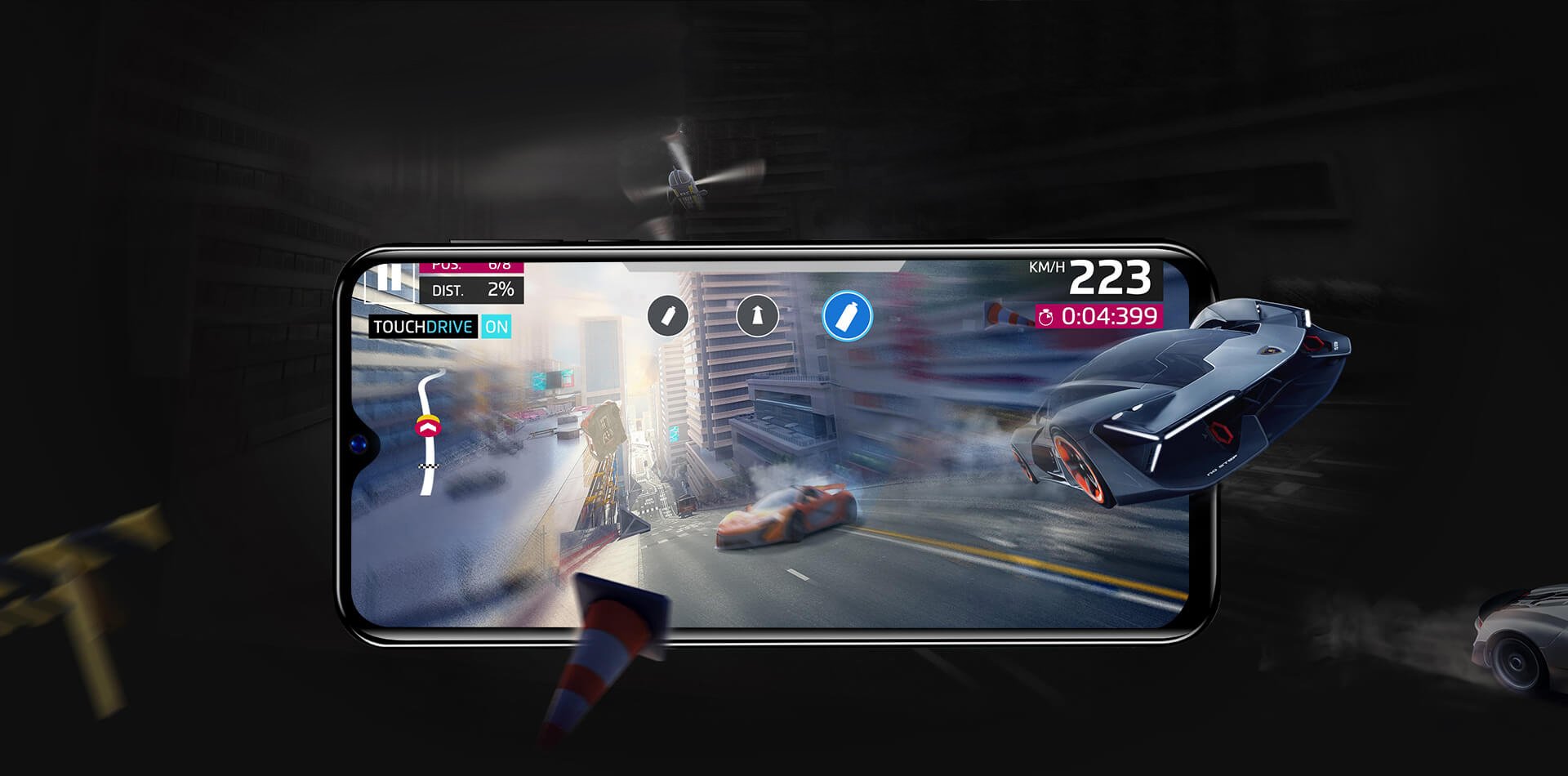The image size is (1568, 776).
Task: Select the blue highlighted nitro bottle route icon
Action: click(848, 315)
